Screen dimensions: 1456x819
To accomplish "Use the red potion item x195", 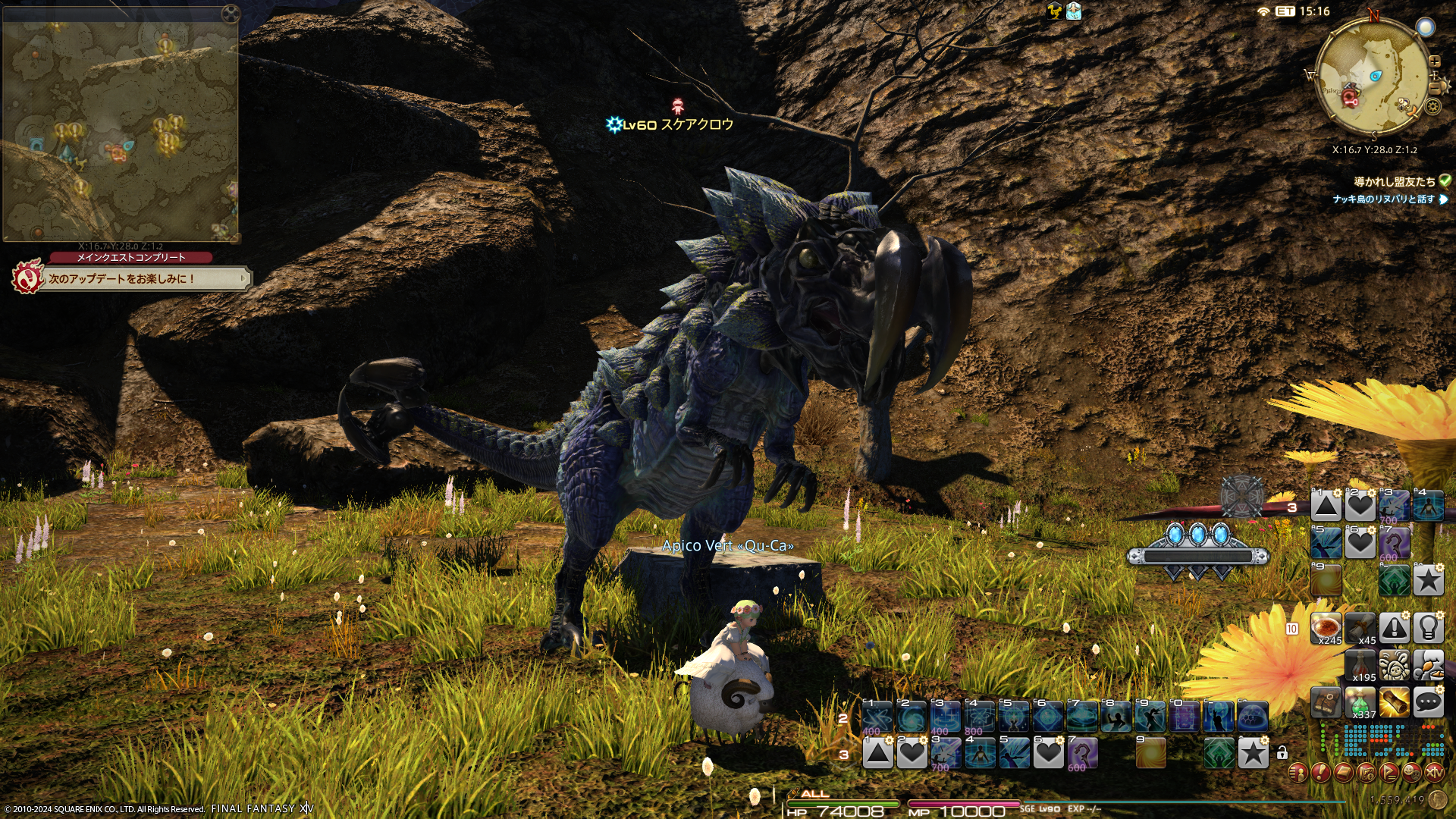I will click(1360, 665).
